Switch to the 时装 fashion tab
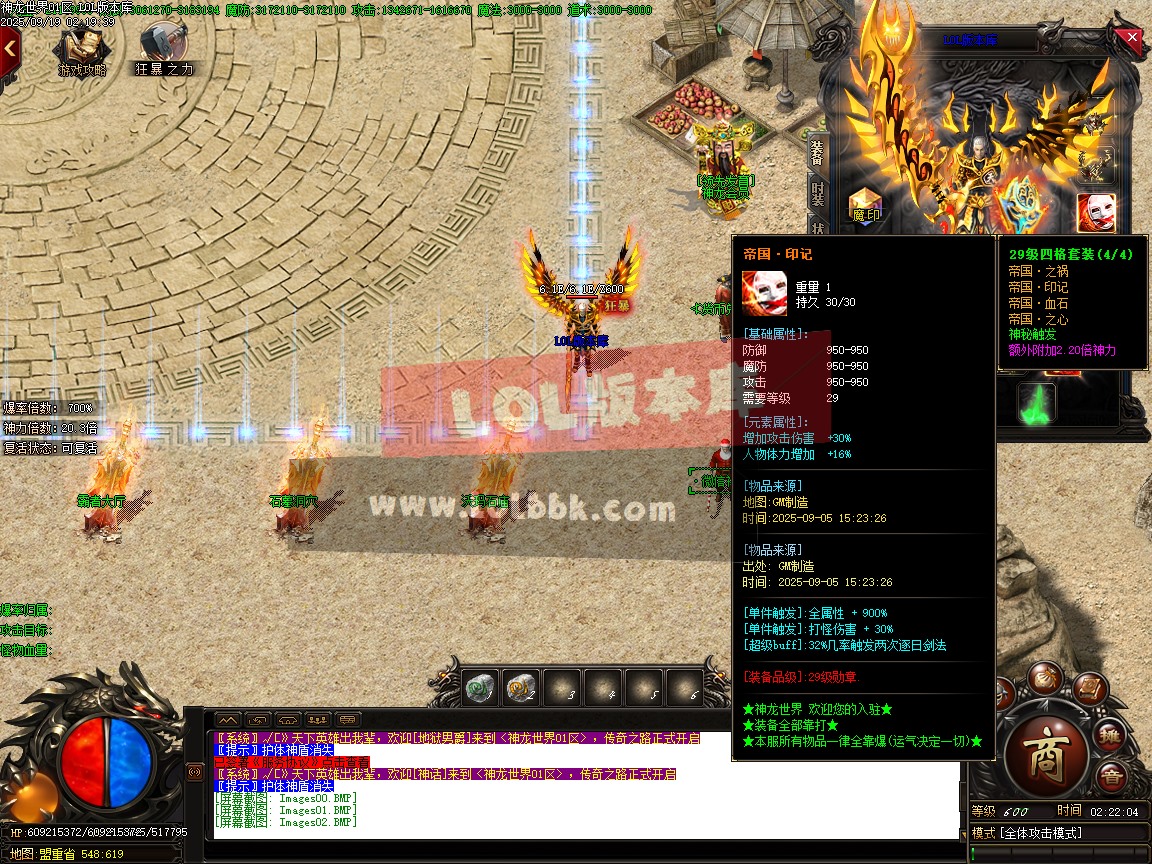1152x864 pixels. pyautogui.click(x=817, y=196)
